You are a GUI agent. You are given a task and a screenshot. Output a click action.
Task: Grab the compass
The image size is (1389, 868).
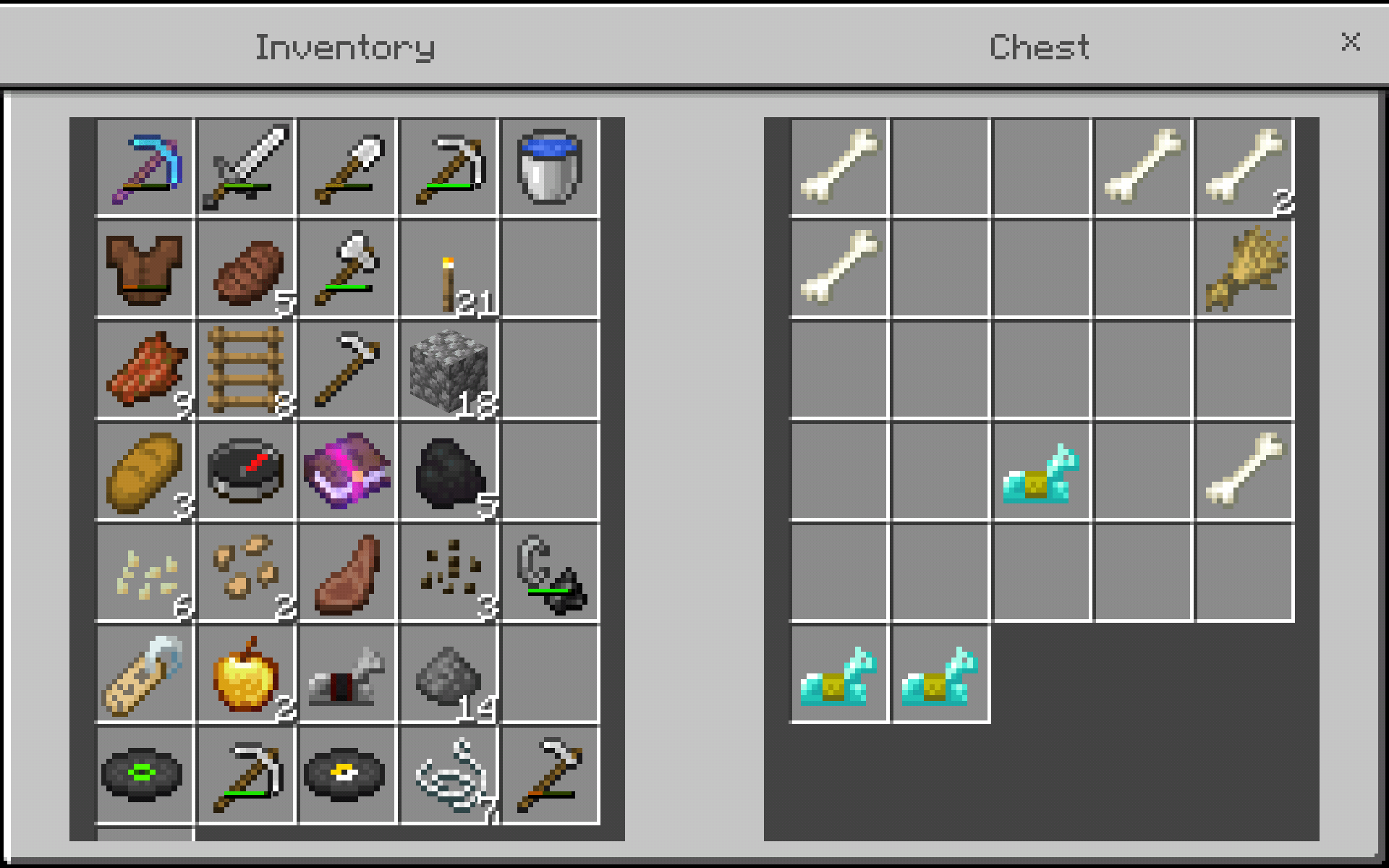(246, 472)
